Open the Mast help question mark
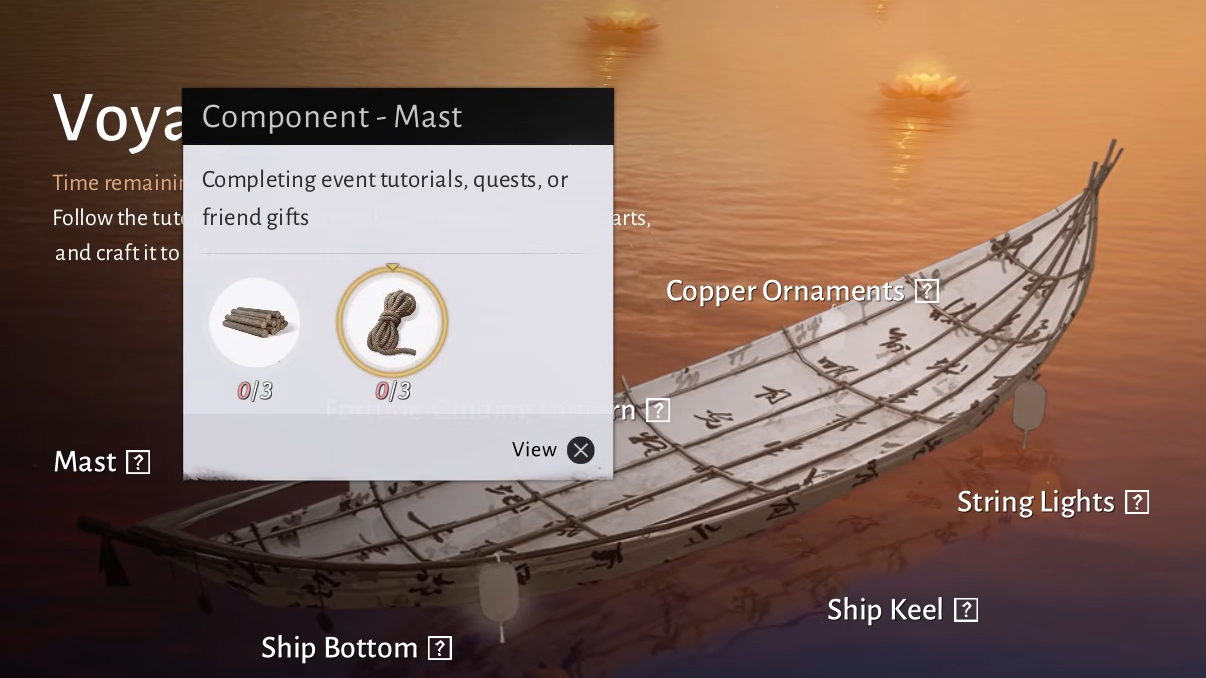Image resolution: width=1206 pixels, height=678 pixels. pos(138,462)
